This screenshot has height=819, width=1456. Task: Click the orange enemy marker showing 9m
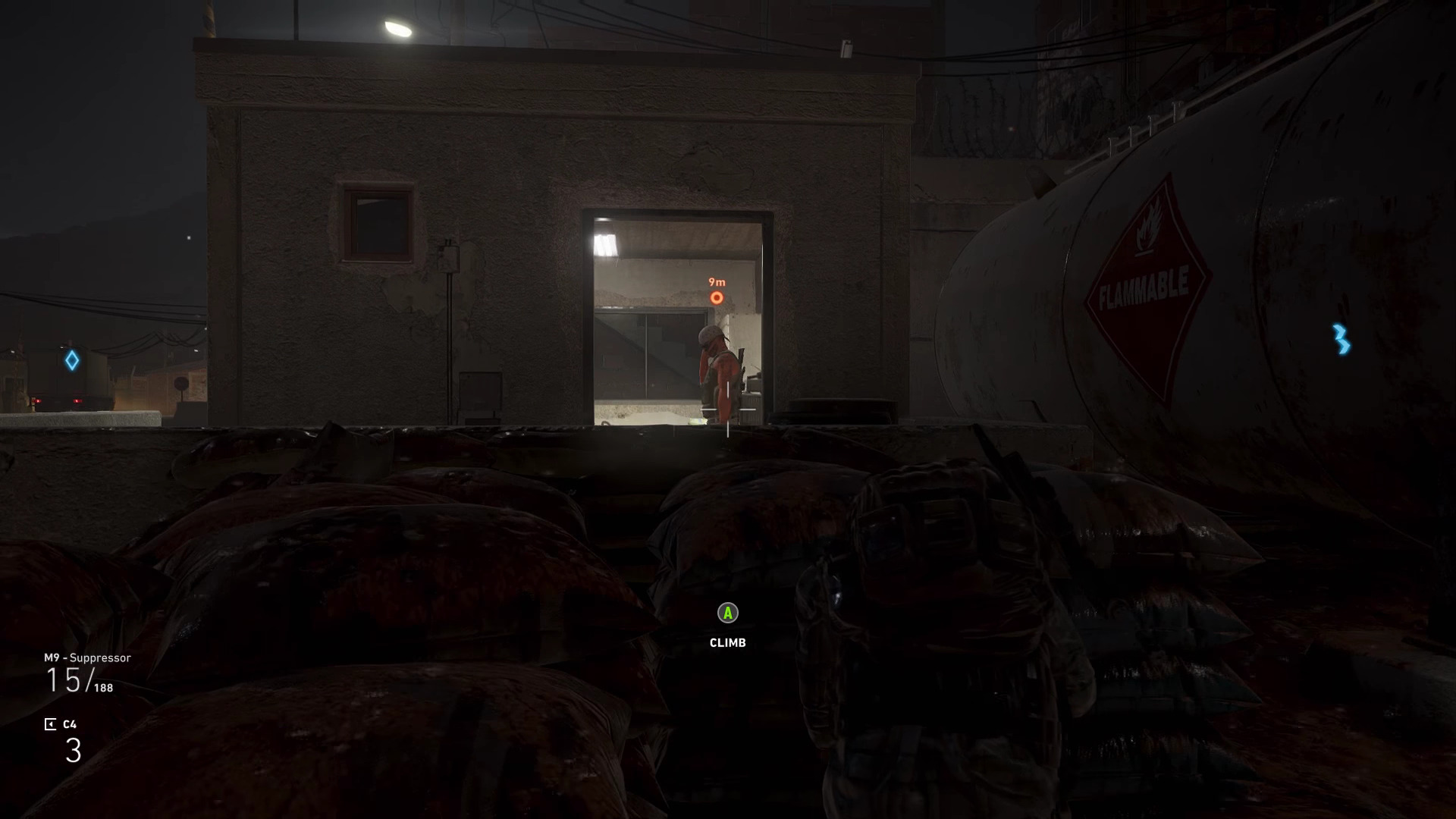[x=717, y=298]
